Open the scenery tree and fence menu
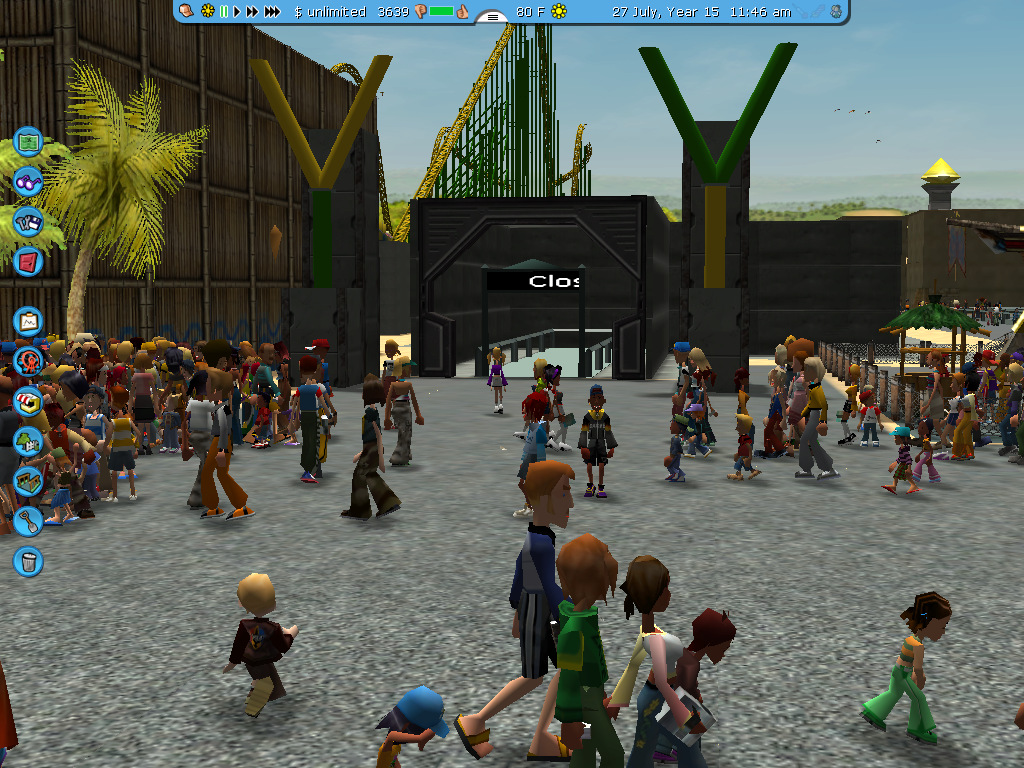The width and height of the screenshot is (1024, 768). pos(28,441)
